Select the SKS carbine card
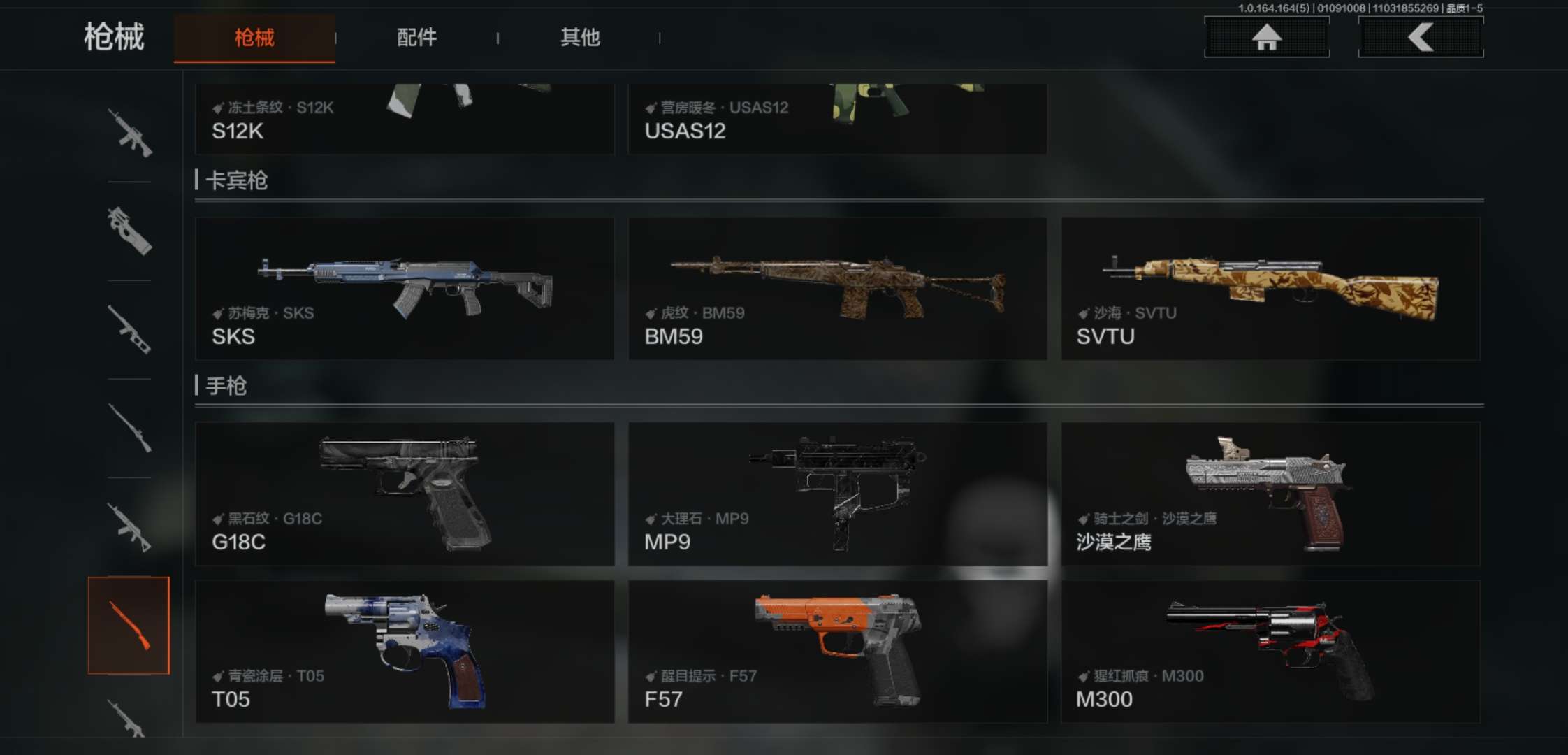This screenshot has width=1568, height=755. point(404,289)
